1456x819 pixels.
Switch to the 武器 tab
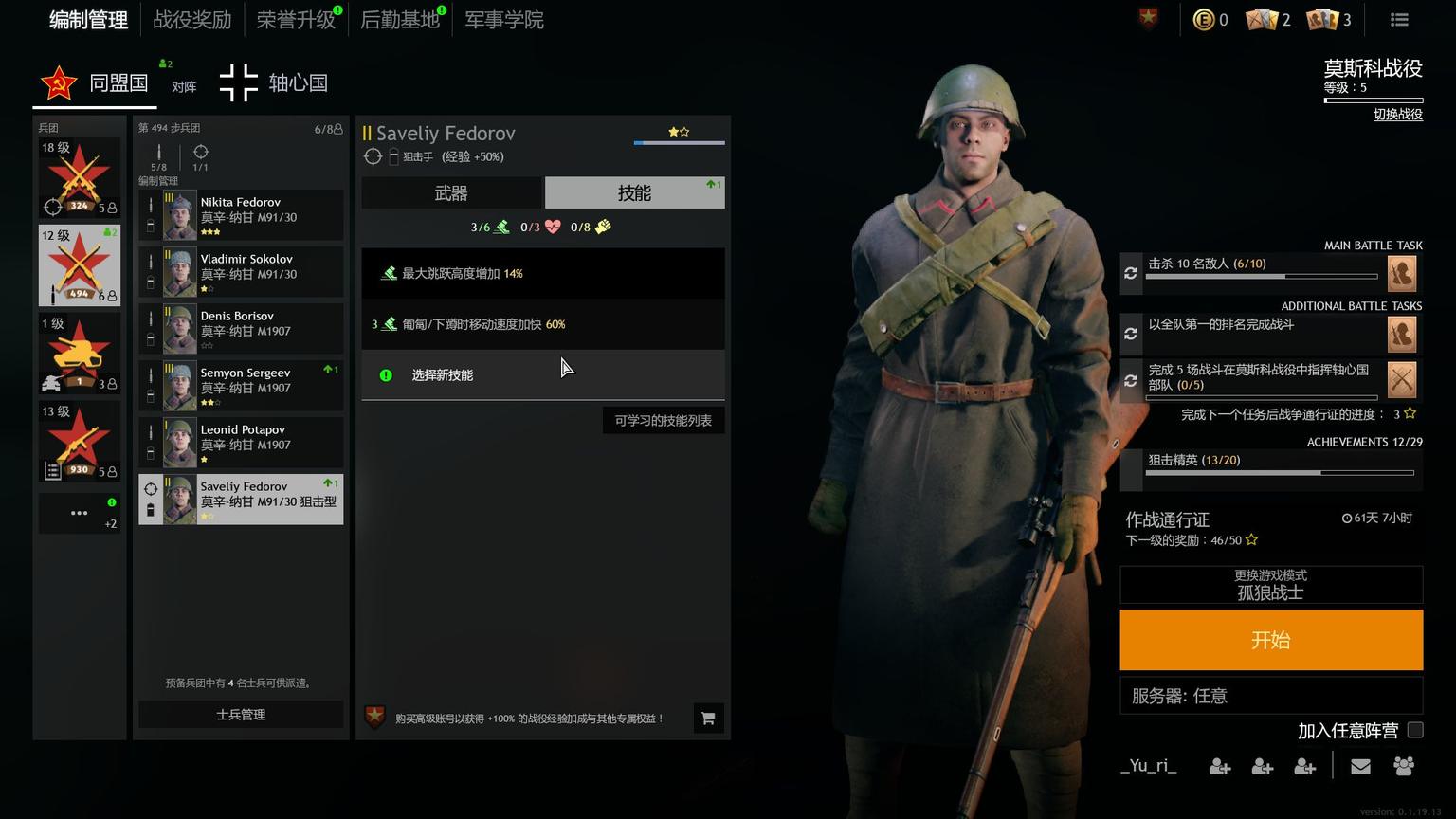451,193
